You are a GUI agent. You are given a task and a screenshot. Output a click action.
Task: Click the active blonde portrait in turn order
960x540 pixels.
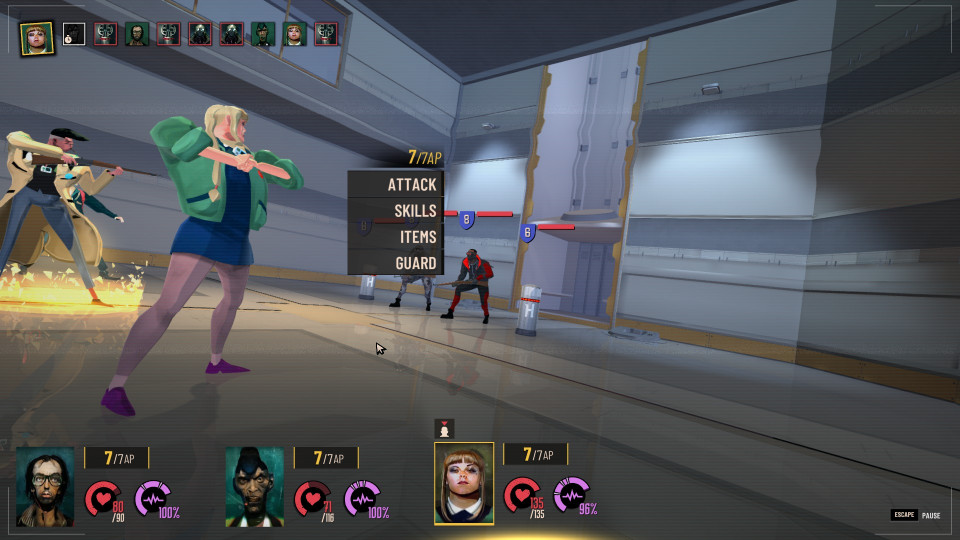38,36
